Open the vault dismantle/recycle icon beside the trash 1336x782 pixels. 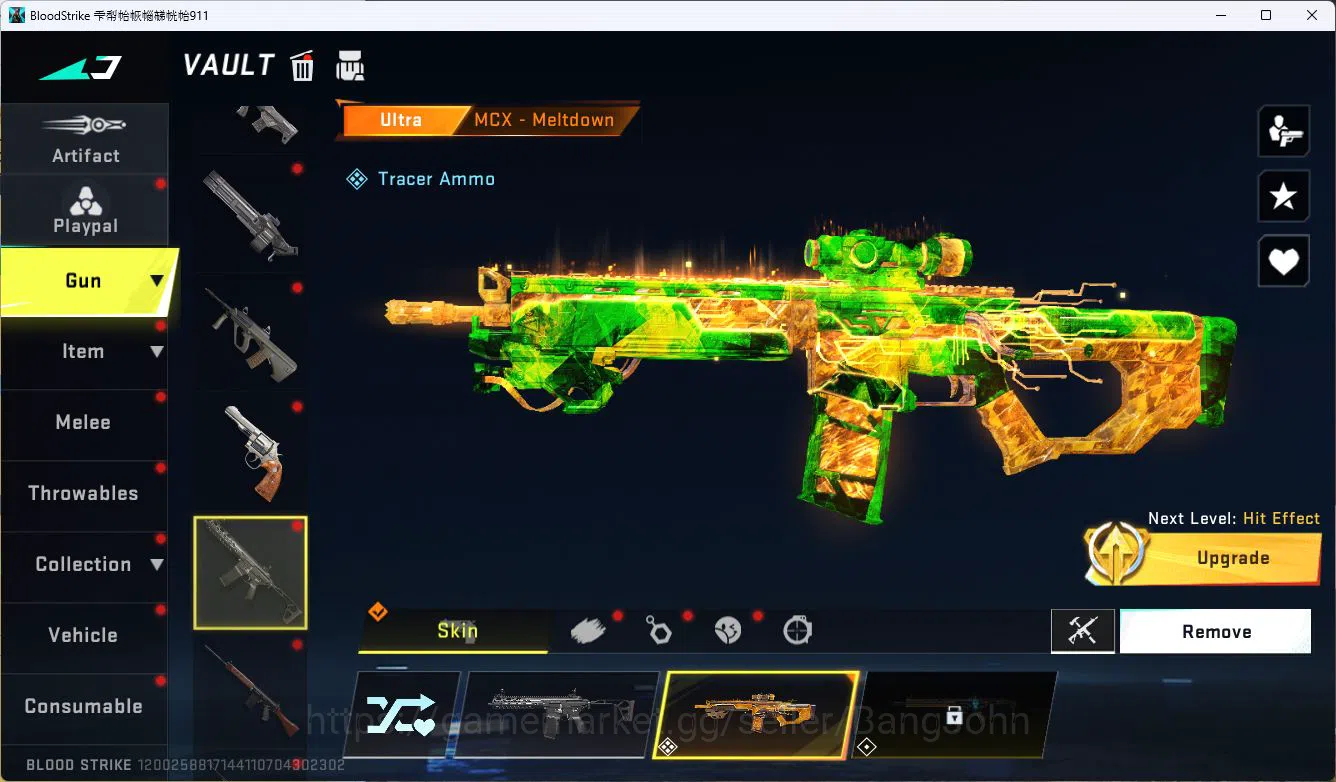[x=350, y=65]
